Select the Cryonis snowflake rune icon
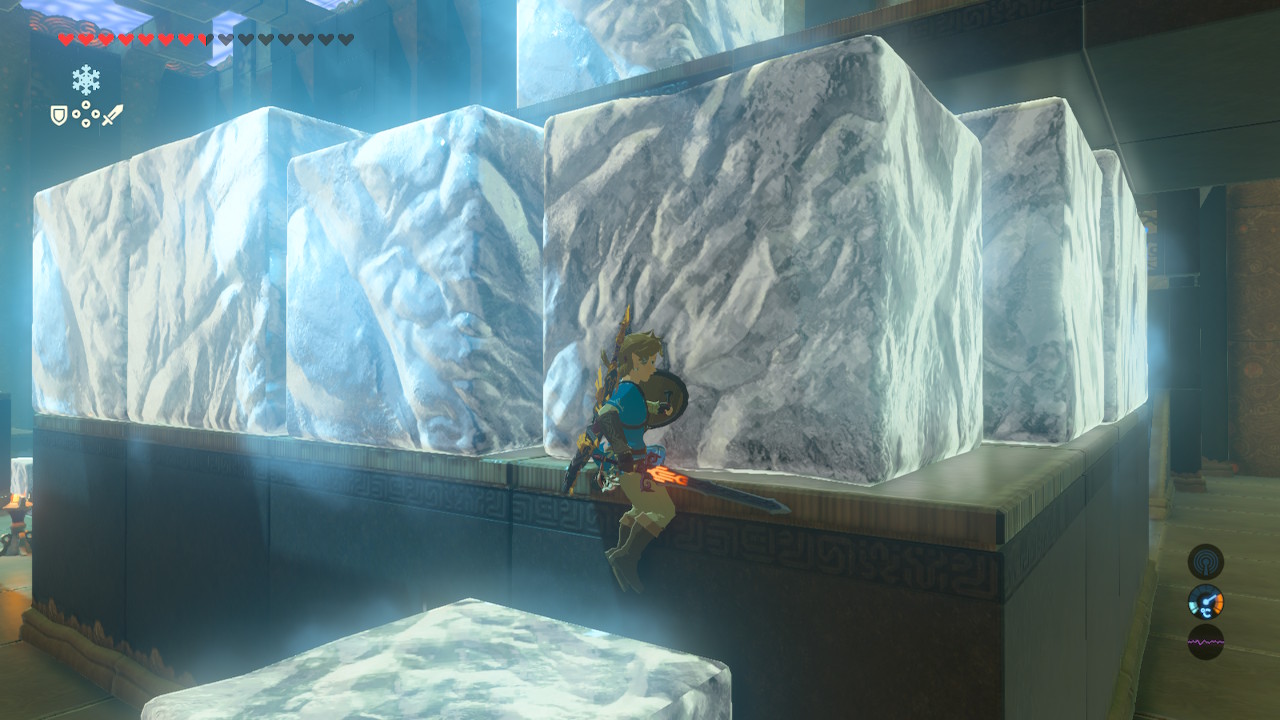The image size is (1280, 720). coord(86,79)
